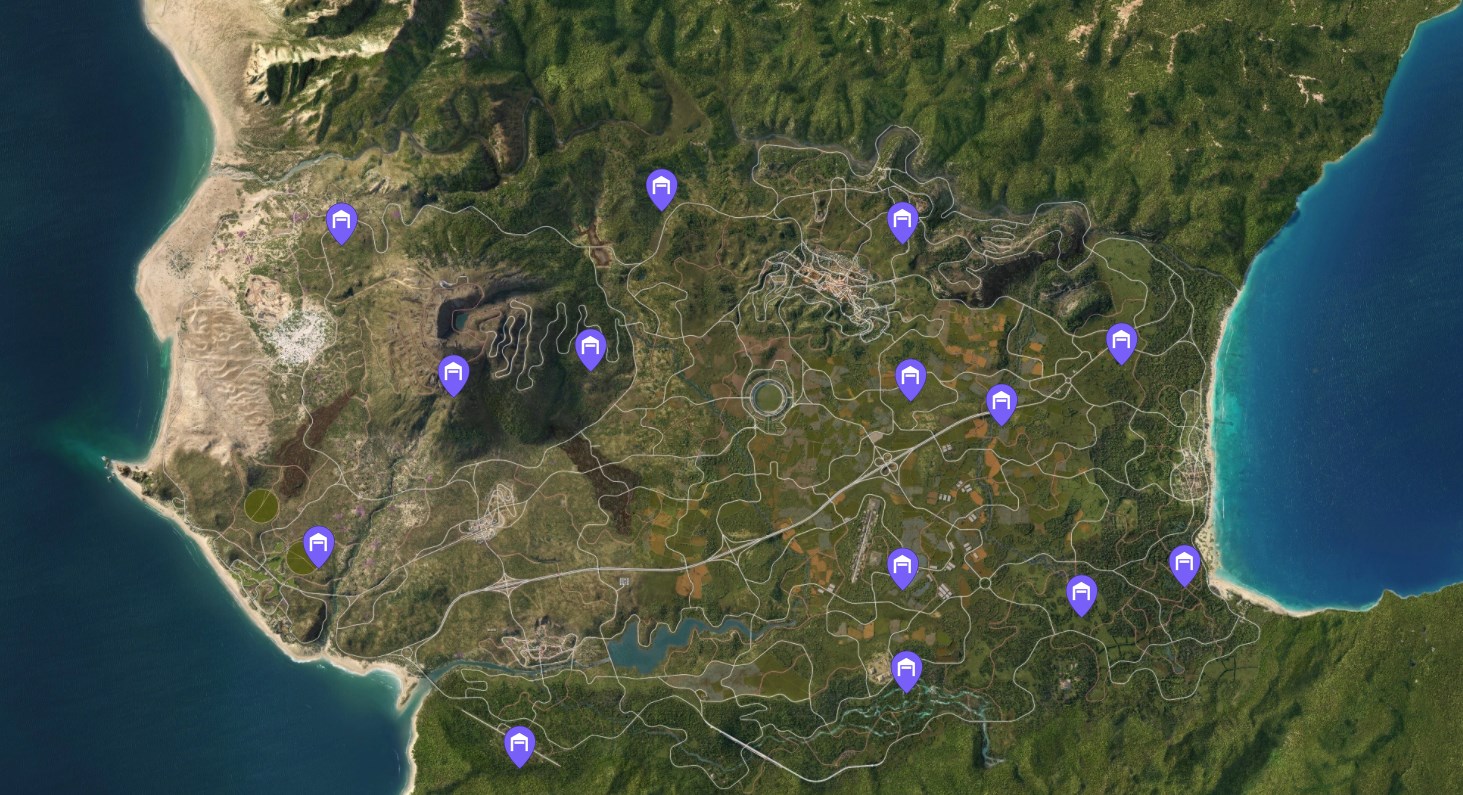The image size is (1463, 795).
Task: Select the garage marker above the southern river gorge
Action: (x=908, y=671)
